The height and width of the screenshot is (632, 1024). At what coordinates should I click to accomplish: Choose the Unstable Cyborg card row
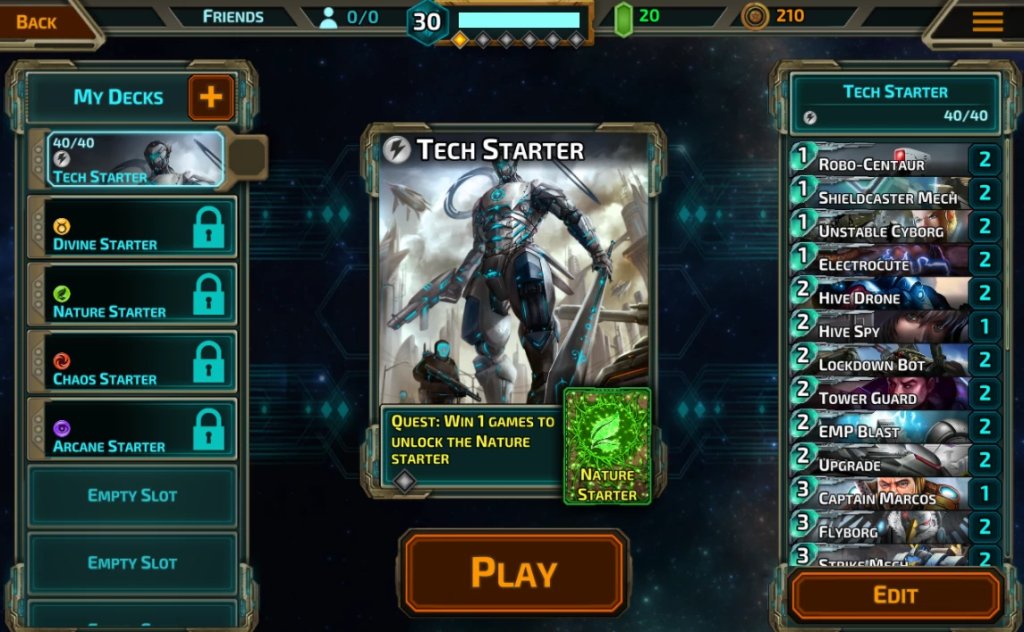[880, 229]
